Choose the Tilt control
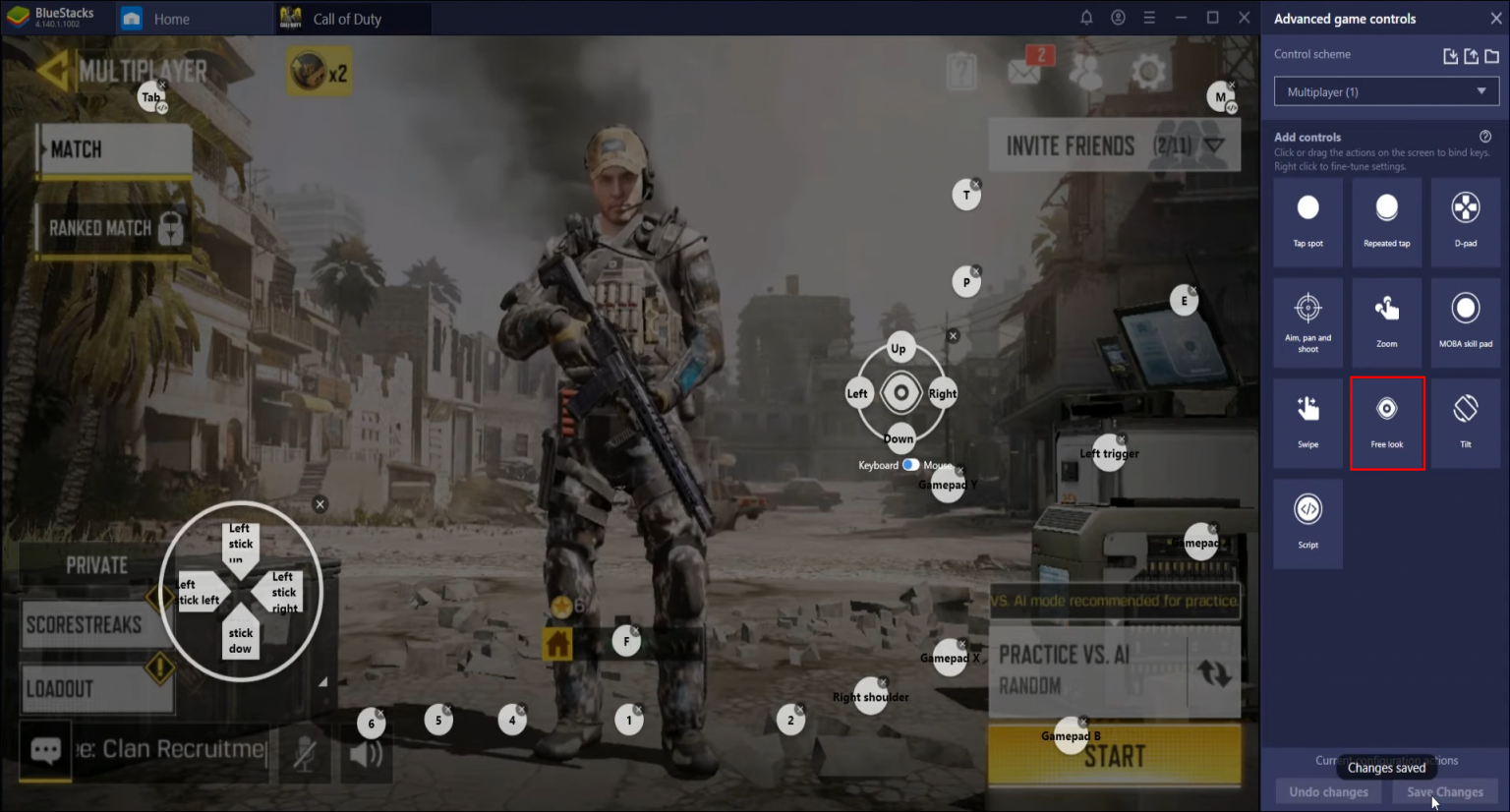Image resolution: width=1510 pixels, height=812 pixels. point(1465,423)
